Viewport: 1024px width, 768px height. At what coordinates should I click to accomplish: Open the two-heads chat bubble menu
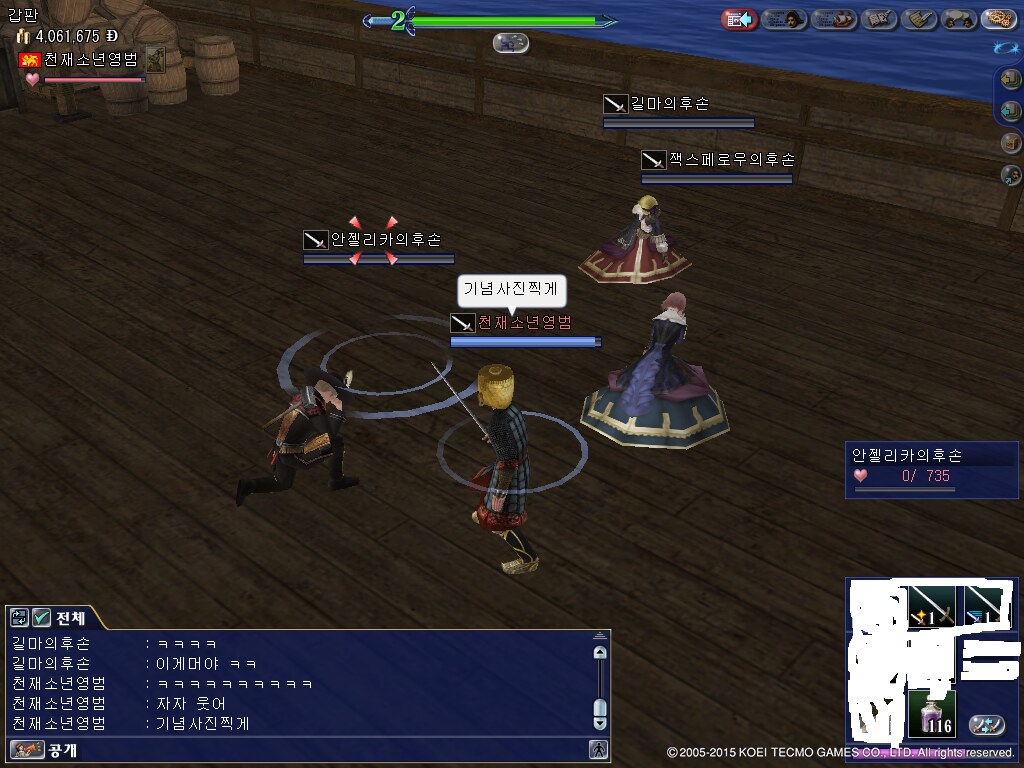[x=959, y=19]
